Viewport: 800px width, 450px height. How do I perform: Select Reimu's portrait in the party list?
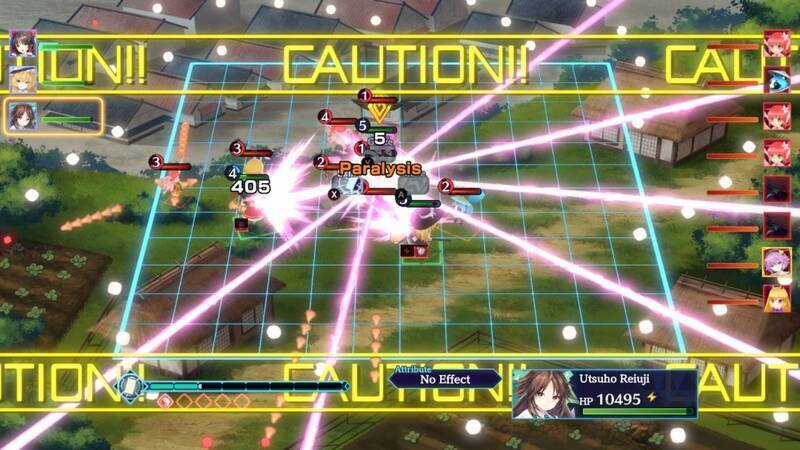(22, 43)
